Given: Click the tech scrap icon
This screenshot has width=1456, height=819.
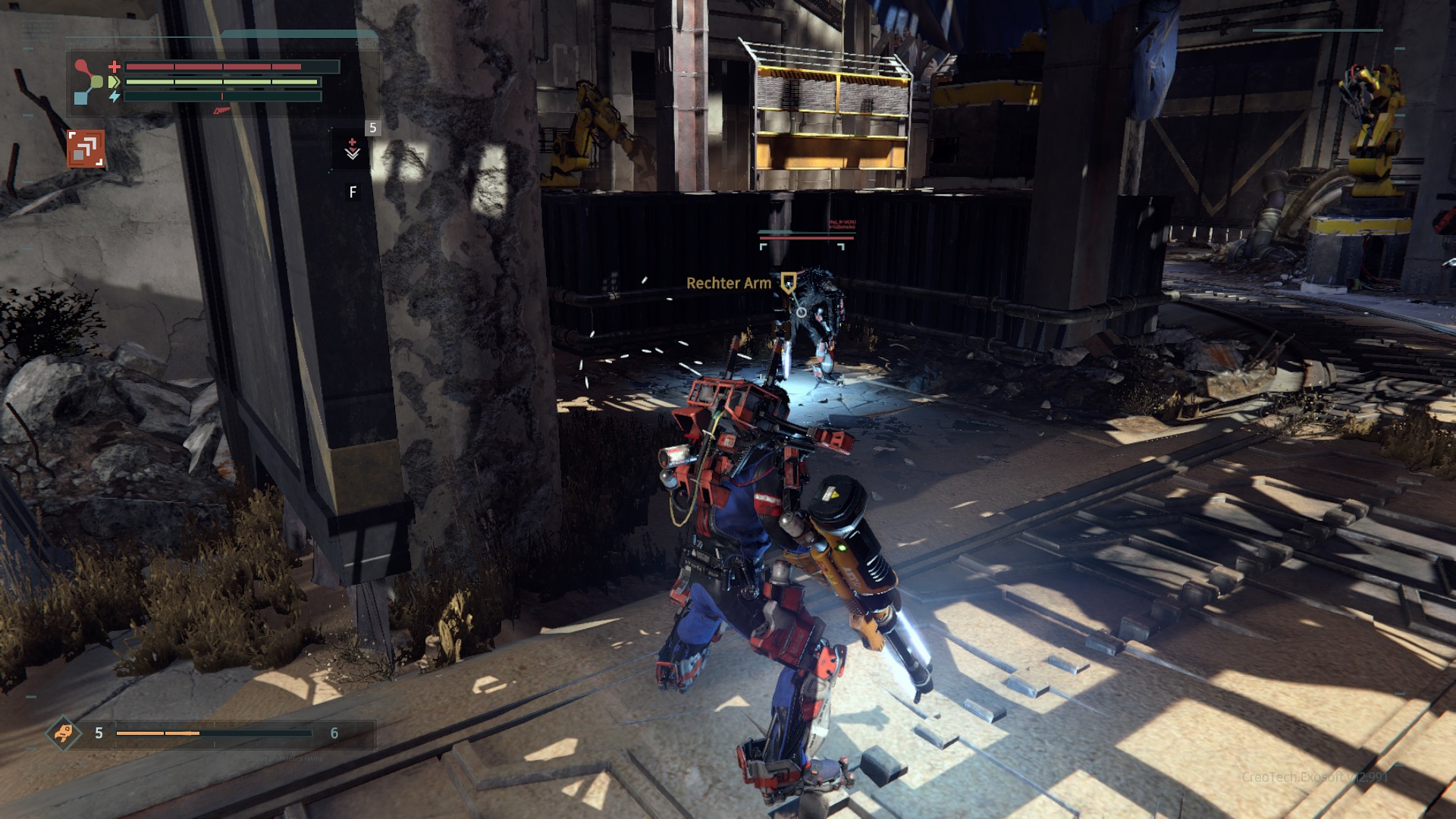Looking at the screenshot, I should (64, 733).
